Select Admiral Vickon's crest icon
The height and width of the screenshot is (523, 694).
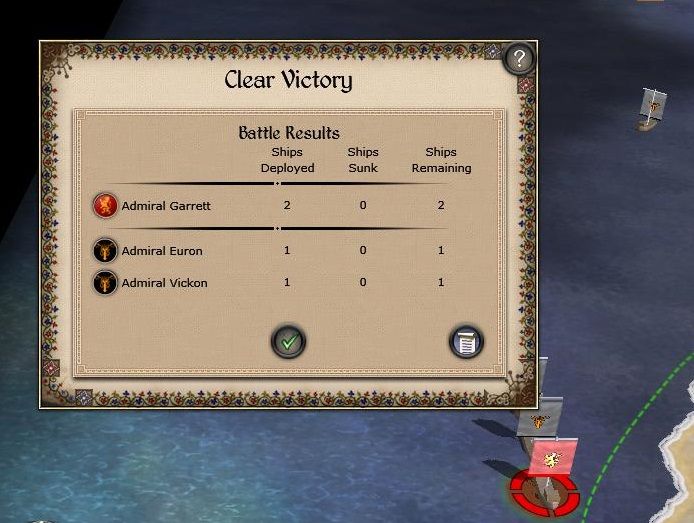click(105, 283)
